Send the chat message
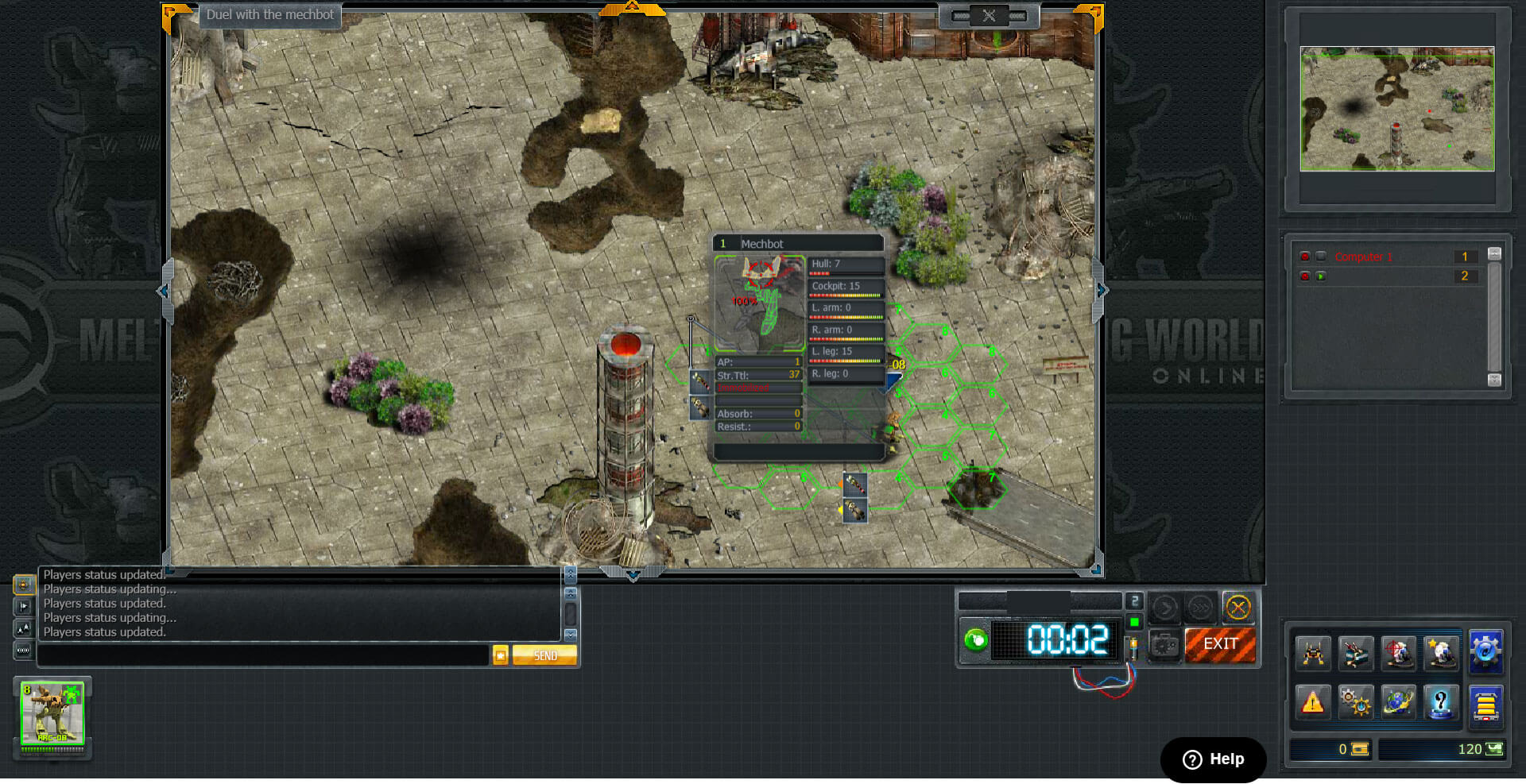Image resolution: width=1526 pixels, height=784 pixels. coord(544,655)
